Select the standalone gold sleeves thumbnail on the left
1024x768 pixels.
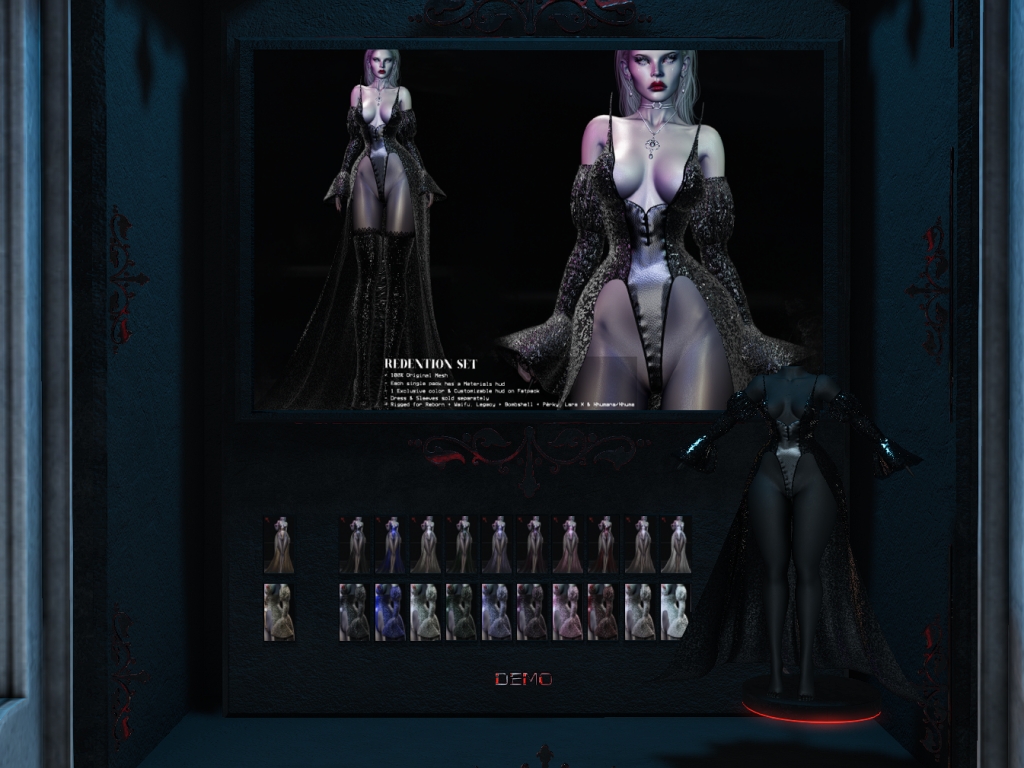pos(279,612)
